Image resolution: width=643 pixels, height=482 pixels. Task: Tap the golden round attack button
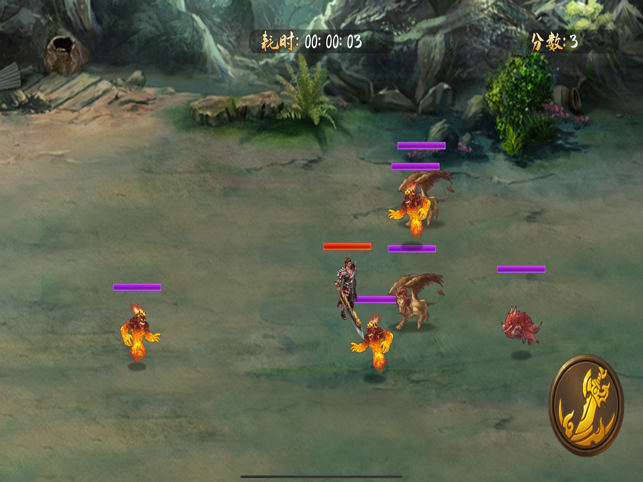(586, 405)
